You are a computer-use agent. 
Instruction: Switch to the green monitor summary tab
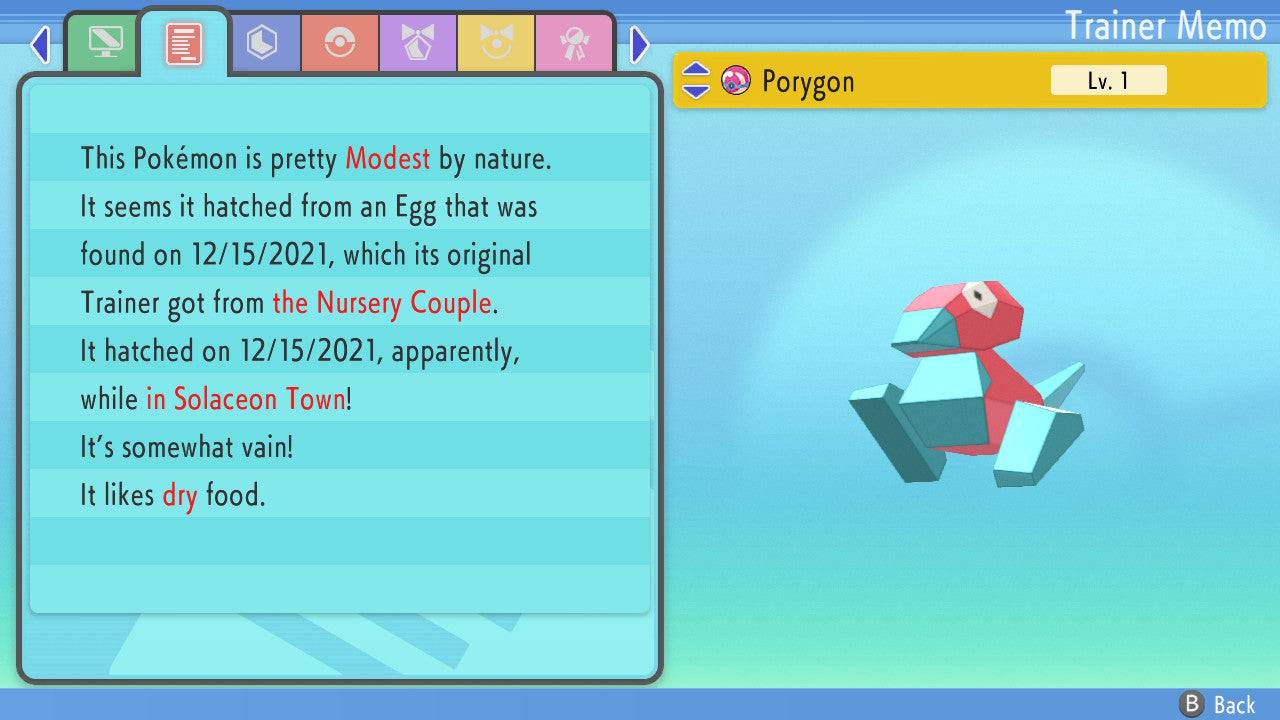click(104, 44)
